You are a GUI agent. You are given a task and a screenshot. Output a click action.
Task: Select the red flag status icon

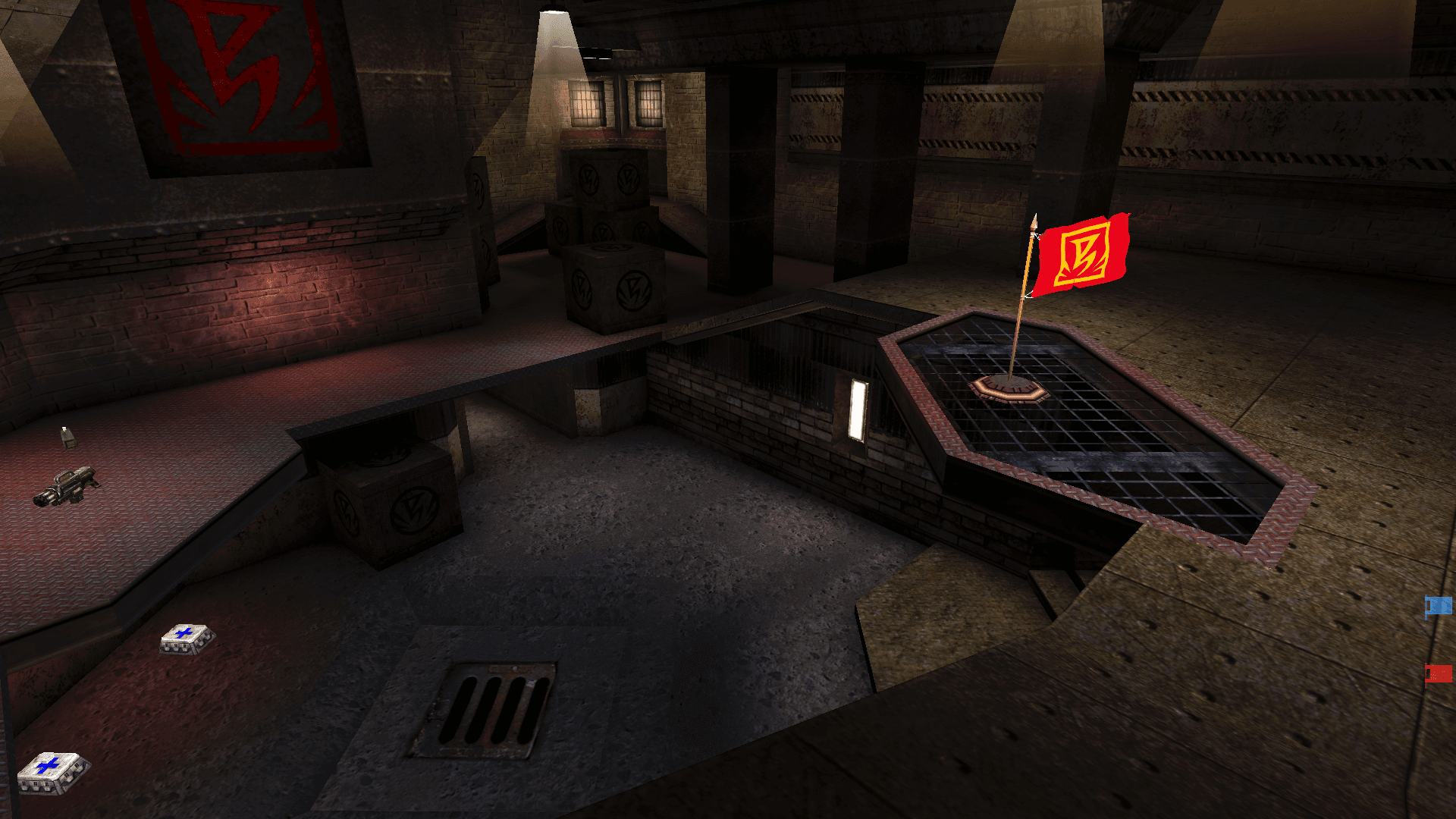(1439, 673)
